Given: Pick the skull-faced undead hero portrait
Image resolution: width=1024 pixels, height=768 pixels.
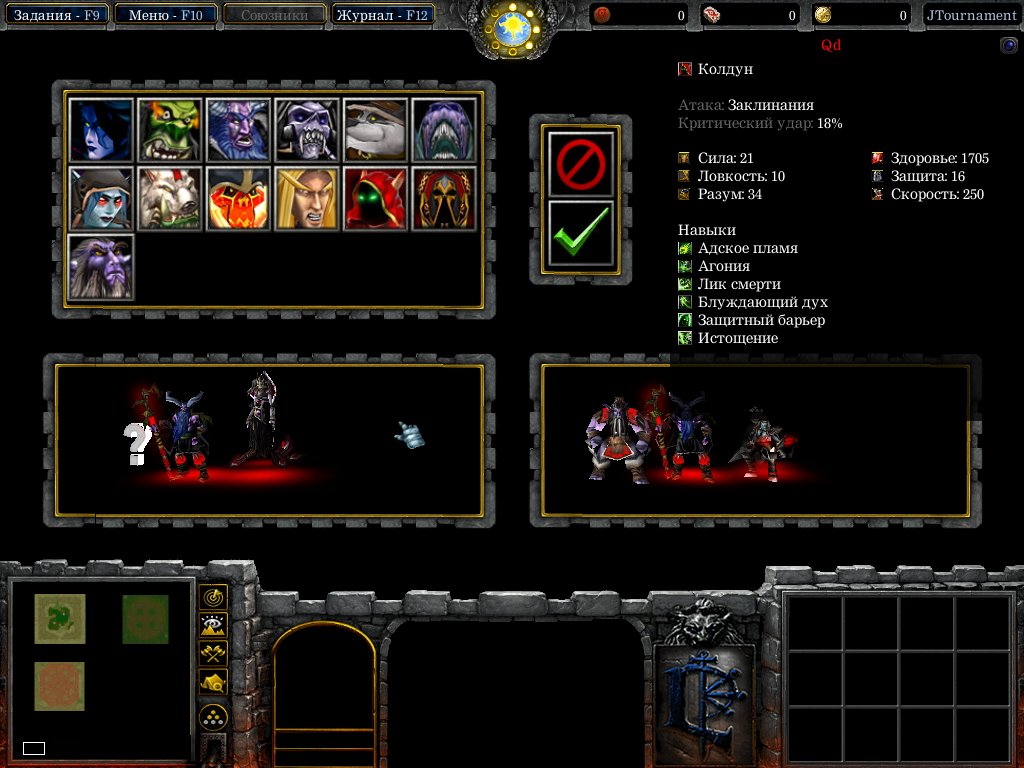Looking at the screenshot, I should pyautogui.click(x=306, y=130).
